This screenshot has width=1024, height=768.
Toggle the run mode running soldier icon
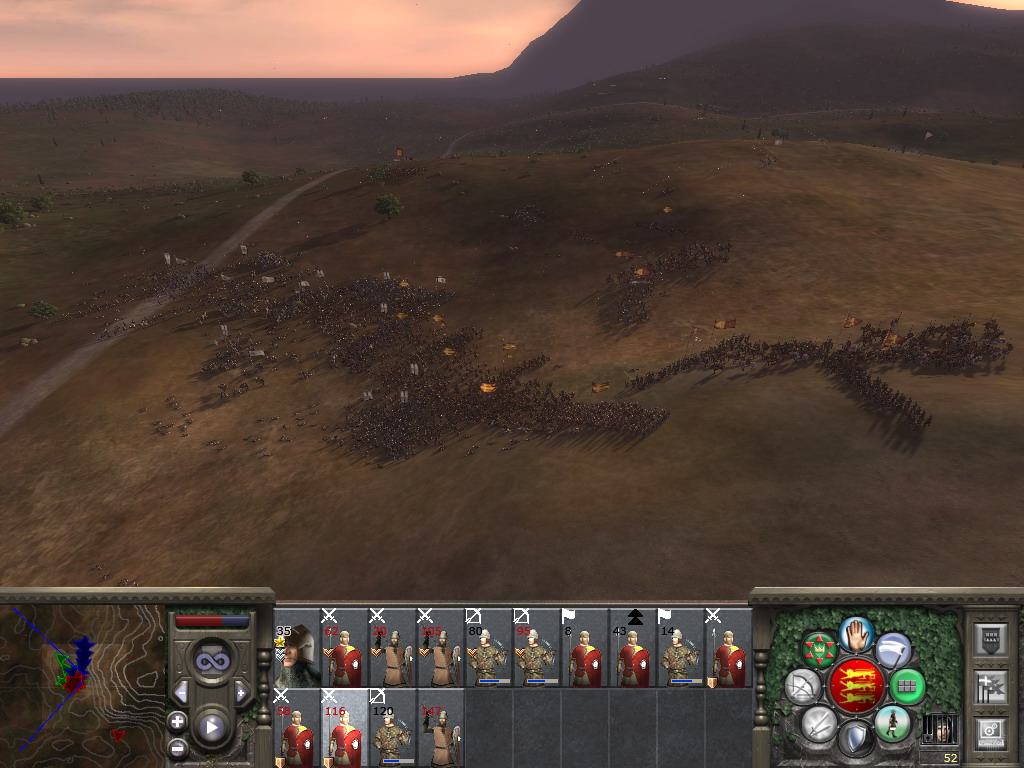point(890,723)
